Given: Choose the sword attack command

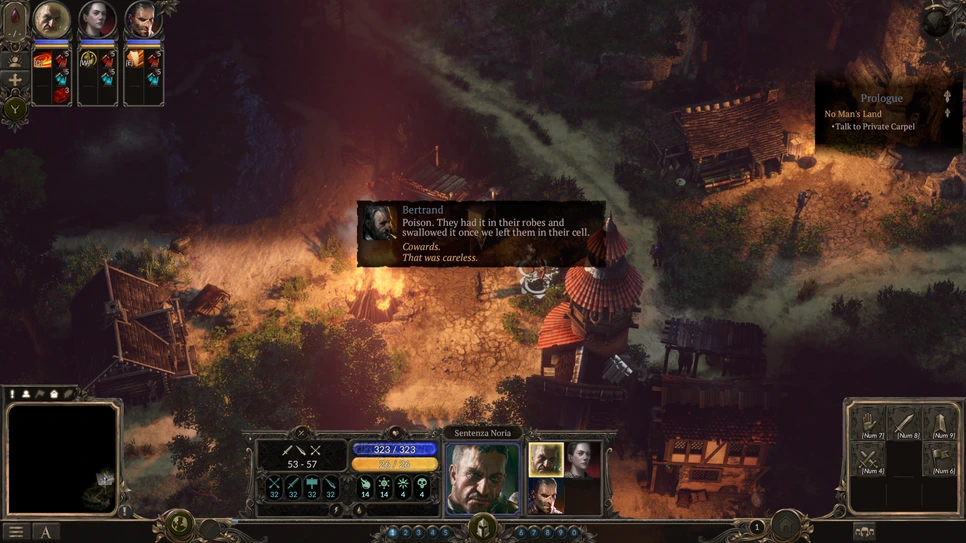Looking at the screenshot, I should tap(906, 422).
